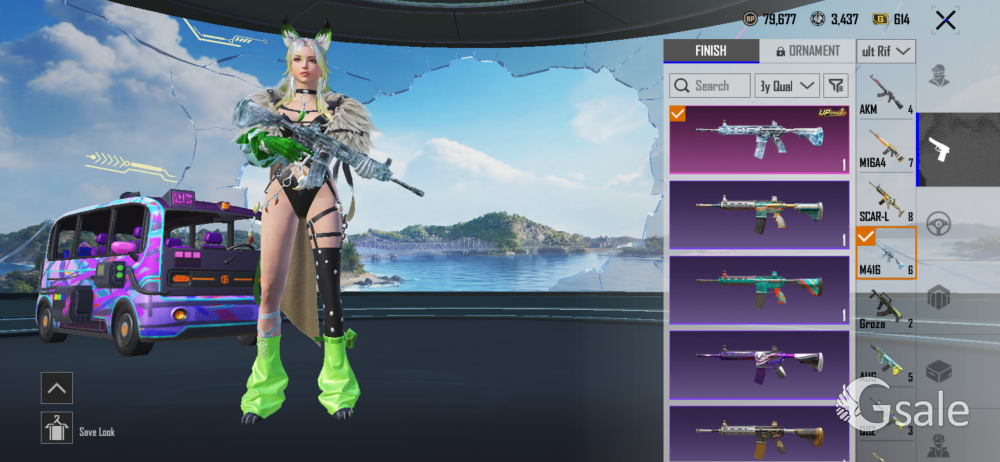Click the Search field for finishes
Viewport: 1000px width, 462px height.
click(x=710, y=86)
